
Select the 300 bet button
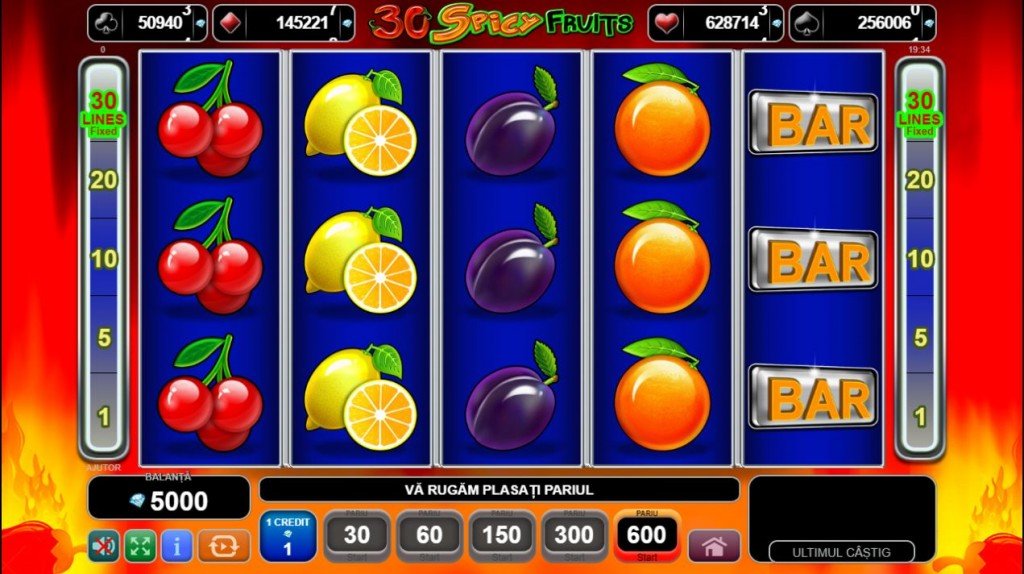coord(574,536)
